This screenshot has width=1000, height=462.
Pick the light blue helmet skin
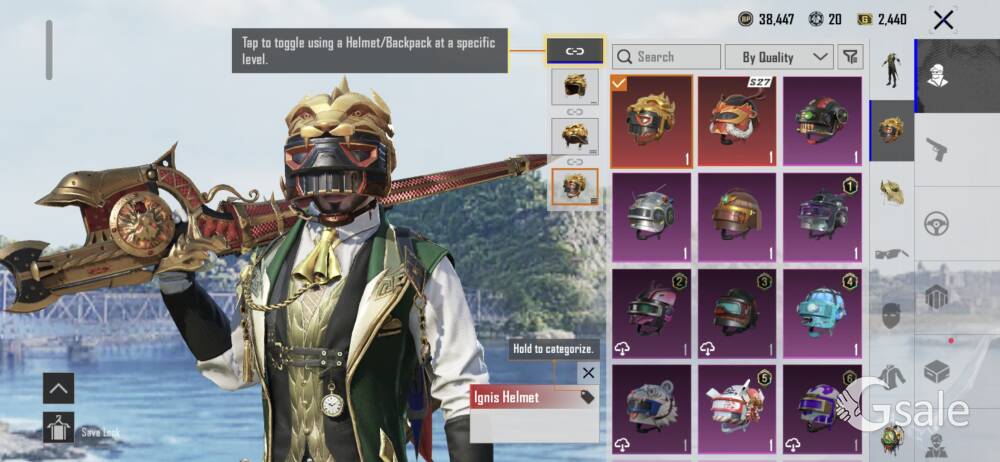823,312
